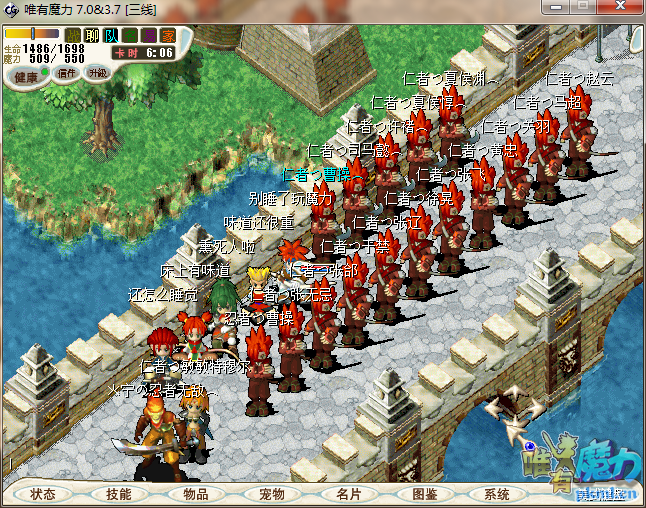The image size is (646, 508).
Task: Click the 升级 level up button
Action: point(98,73)
